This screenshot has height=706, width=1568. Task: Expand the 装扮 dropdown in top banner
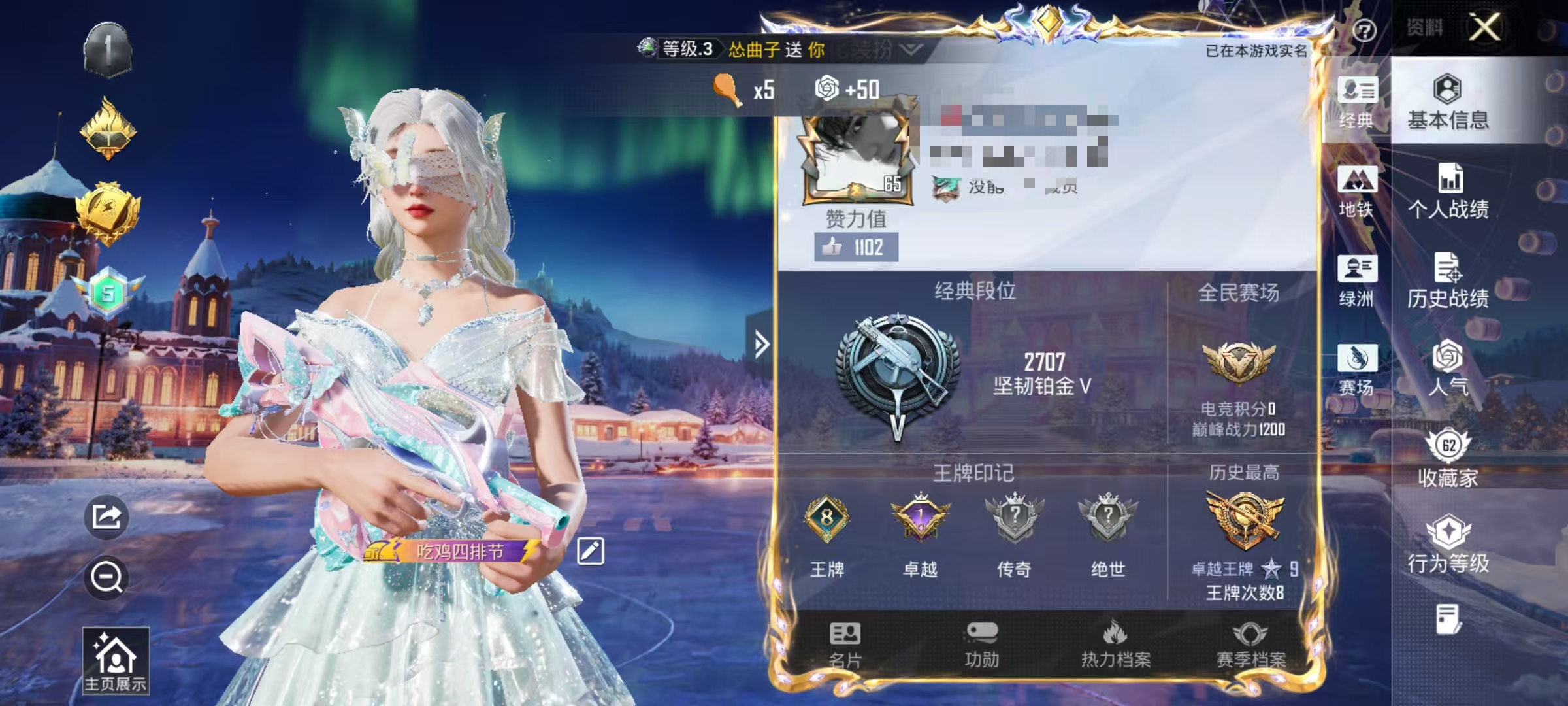pos(908,49)
